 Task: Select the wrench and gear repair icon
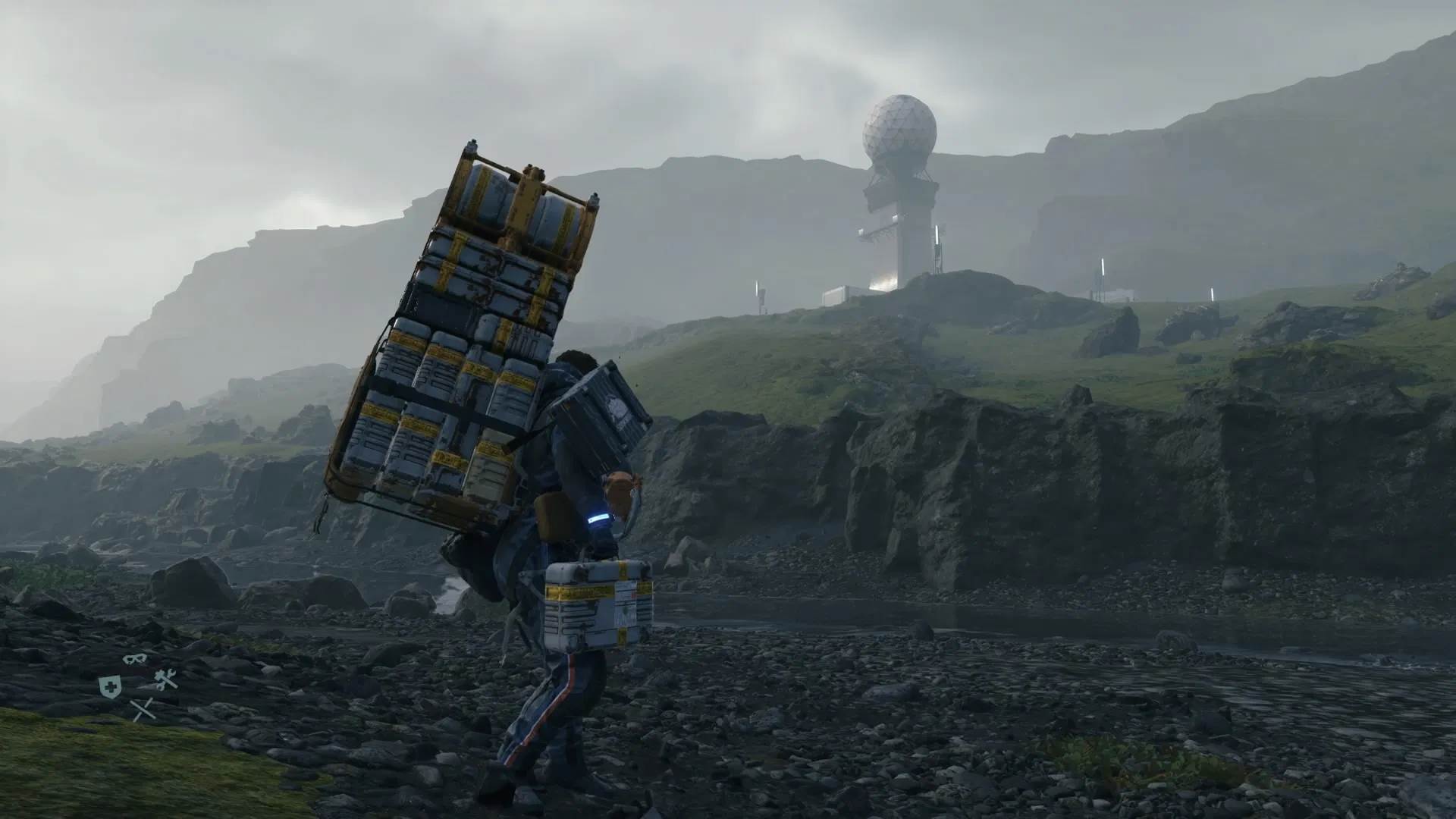click(x=166, y=679)
